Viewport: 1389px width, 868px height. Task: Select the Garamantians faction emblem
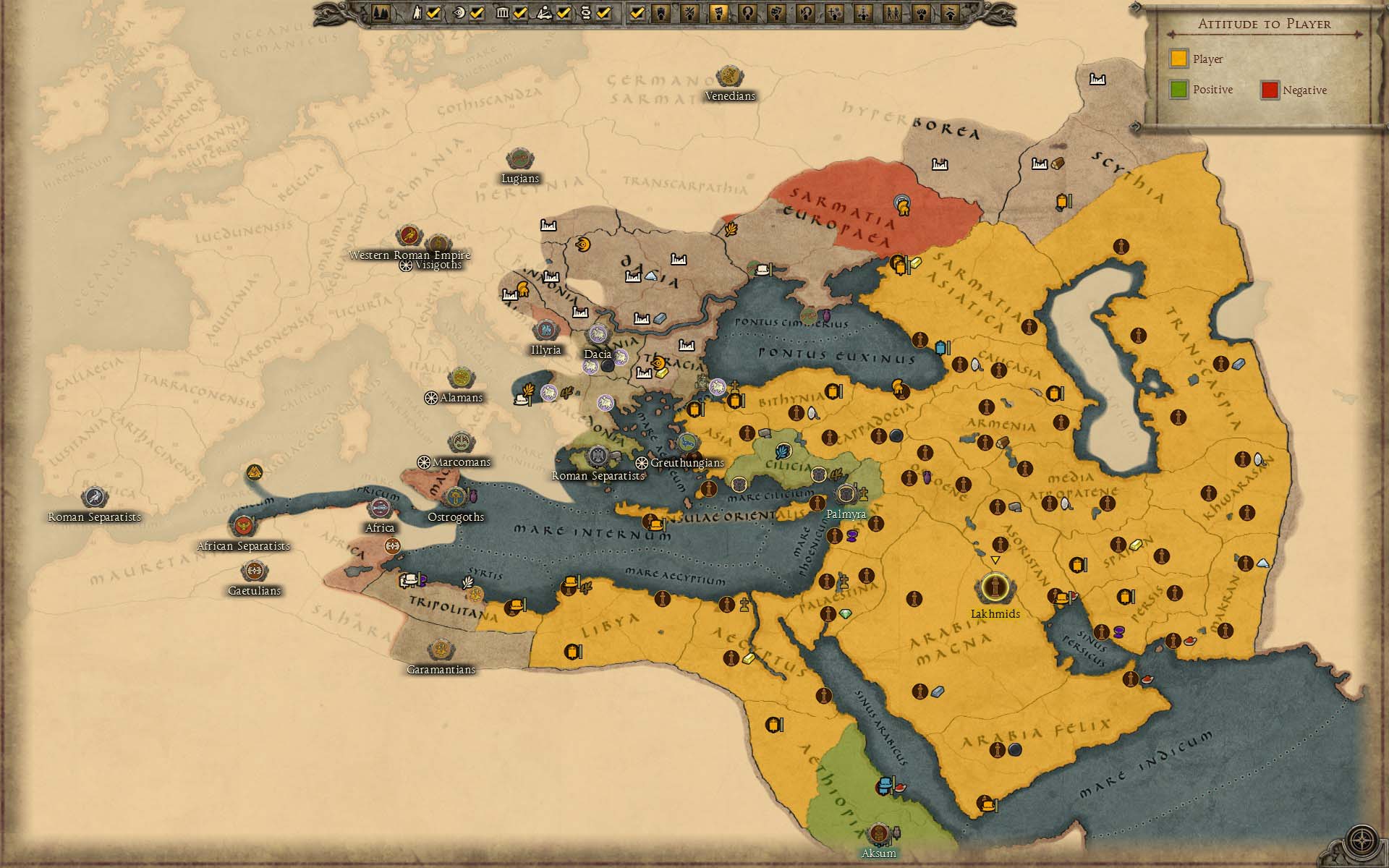[x=441, y=650]
